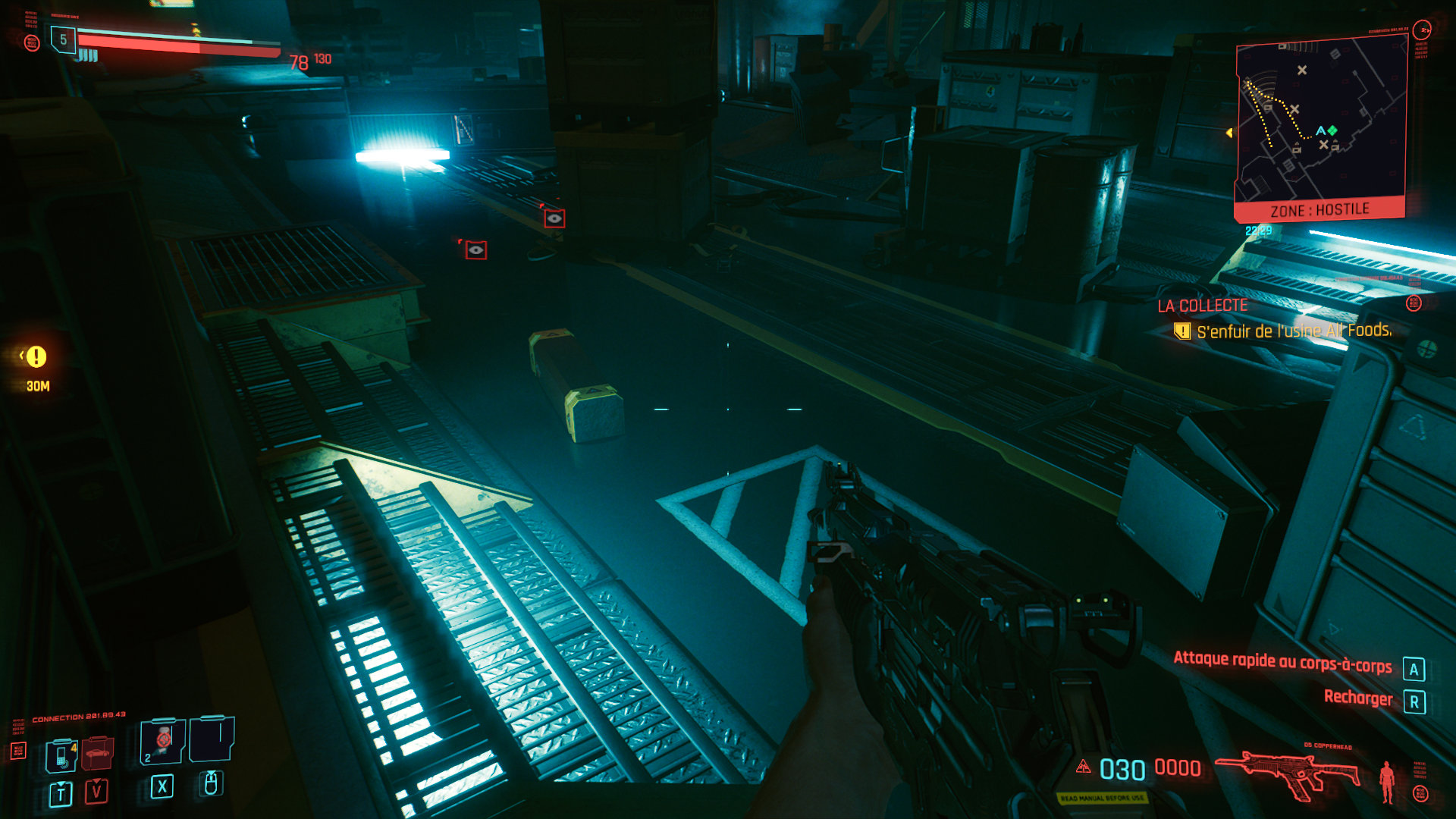Open the phone slot with four notifications
1456x819 pixels.
pos(61,755)
